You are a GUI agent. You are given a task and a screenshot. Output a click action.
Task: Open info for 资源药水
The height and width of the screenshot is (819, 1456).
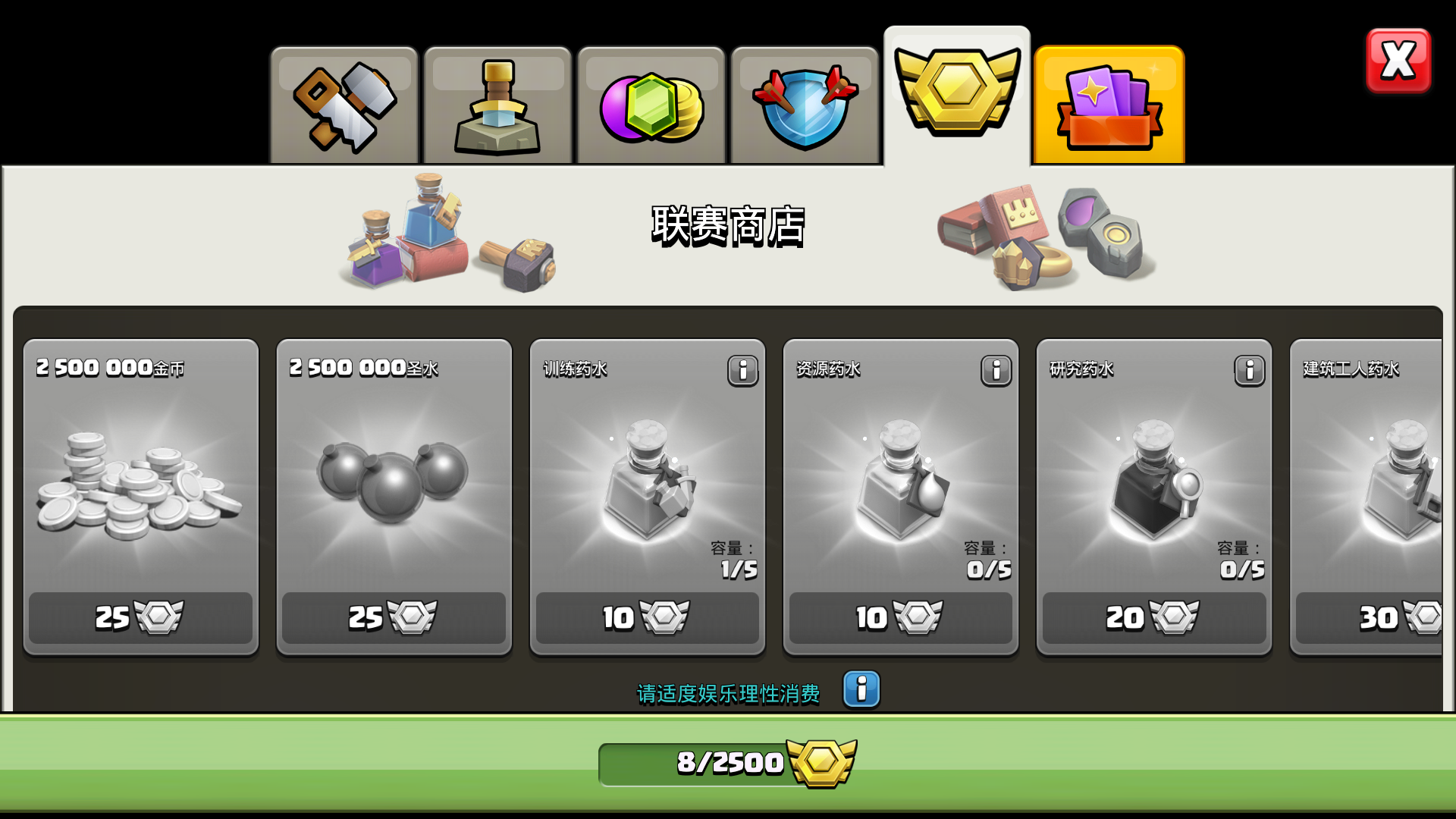(x=995, y=371)
